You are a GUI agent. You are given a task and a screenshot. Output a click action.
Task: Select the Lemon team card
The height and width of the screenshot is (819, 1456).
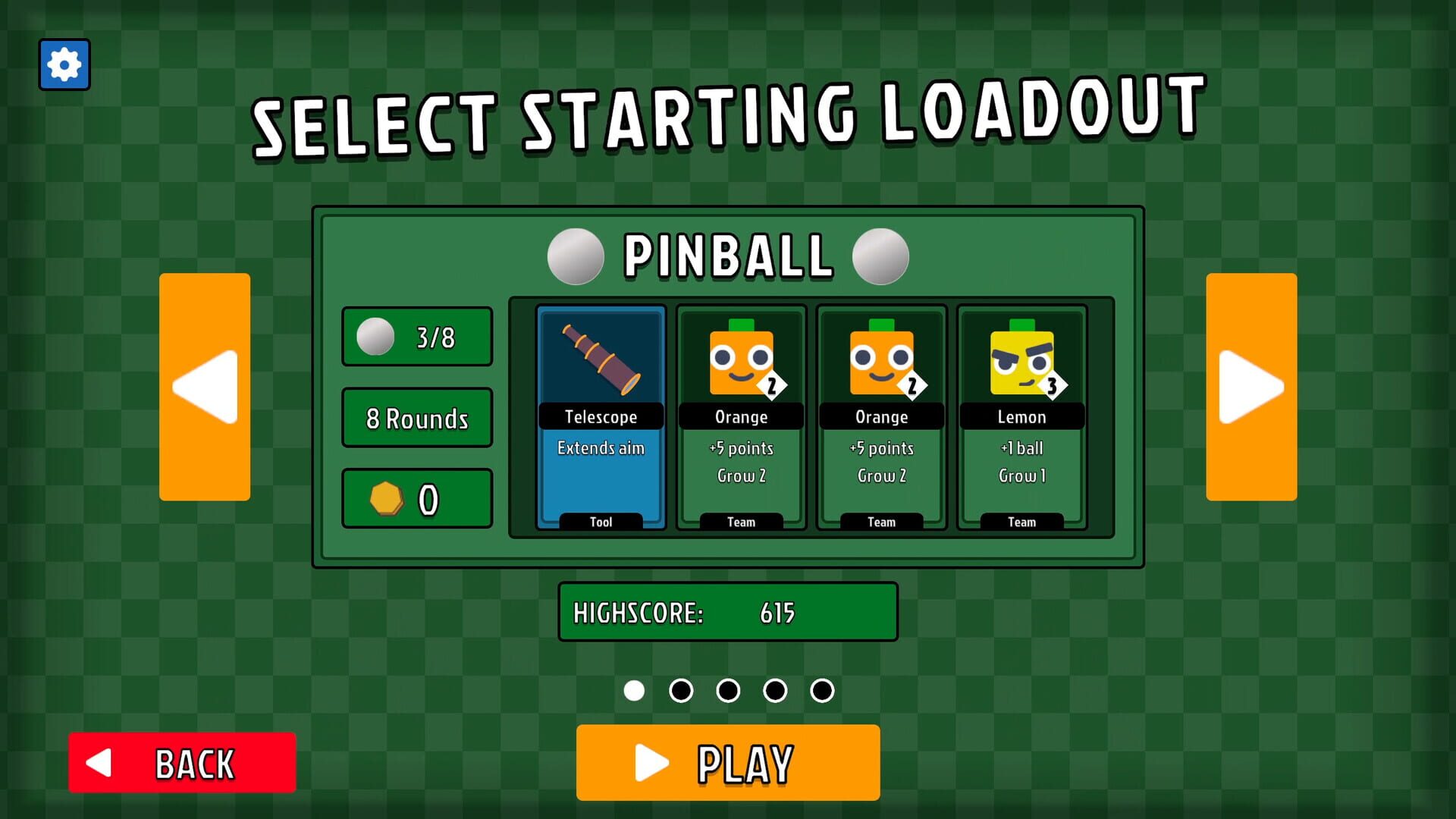1021,413
